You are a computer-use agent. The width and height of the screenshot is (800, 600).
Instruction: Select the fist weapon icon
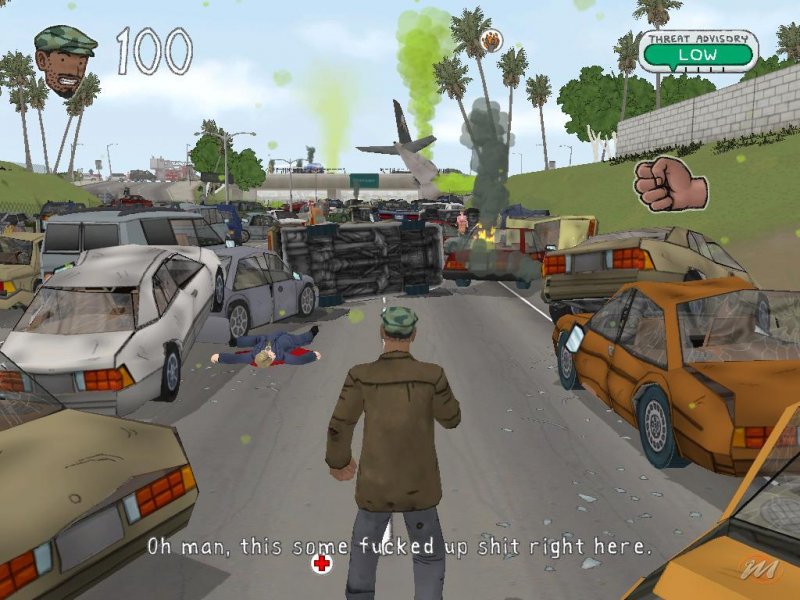(669, 184)
